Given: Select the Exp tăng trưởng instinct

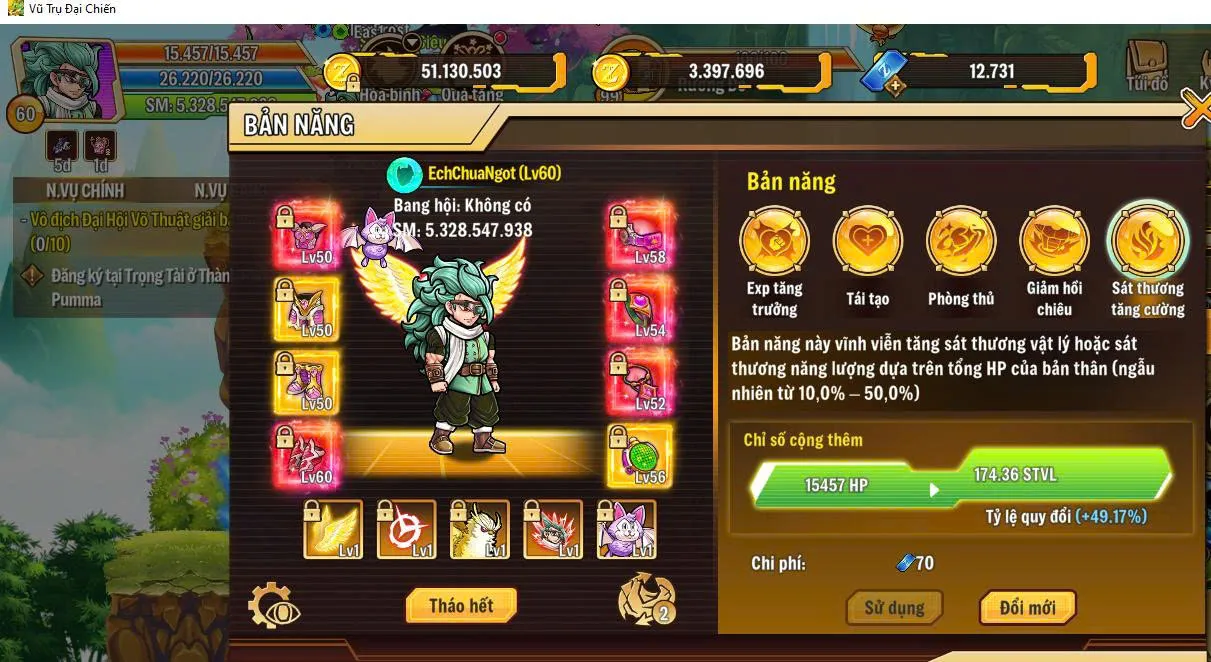Looking at the screenshot, I should click(x=774, y=241).
